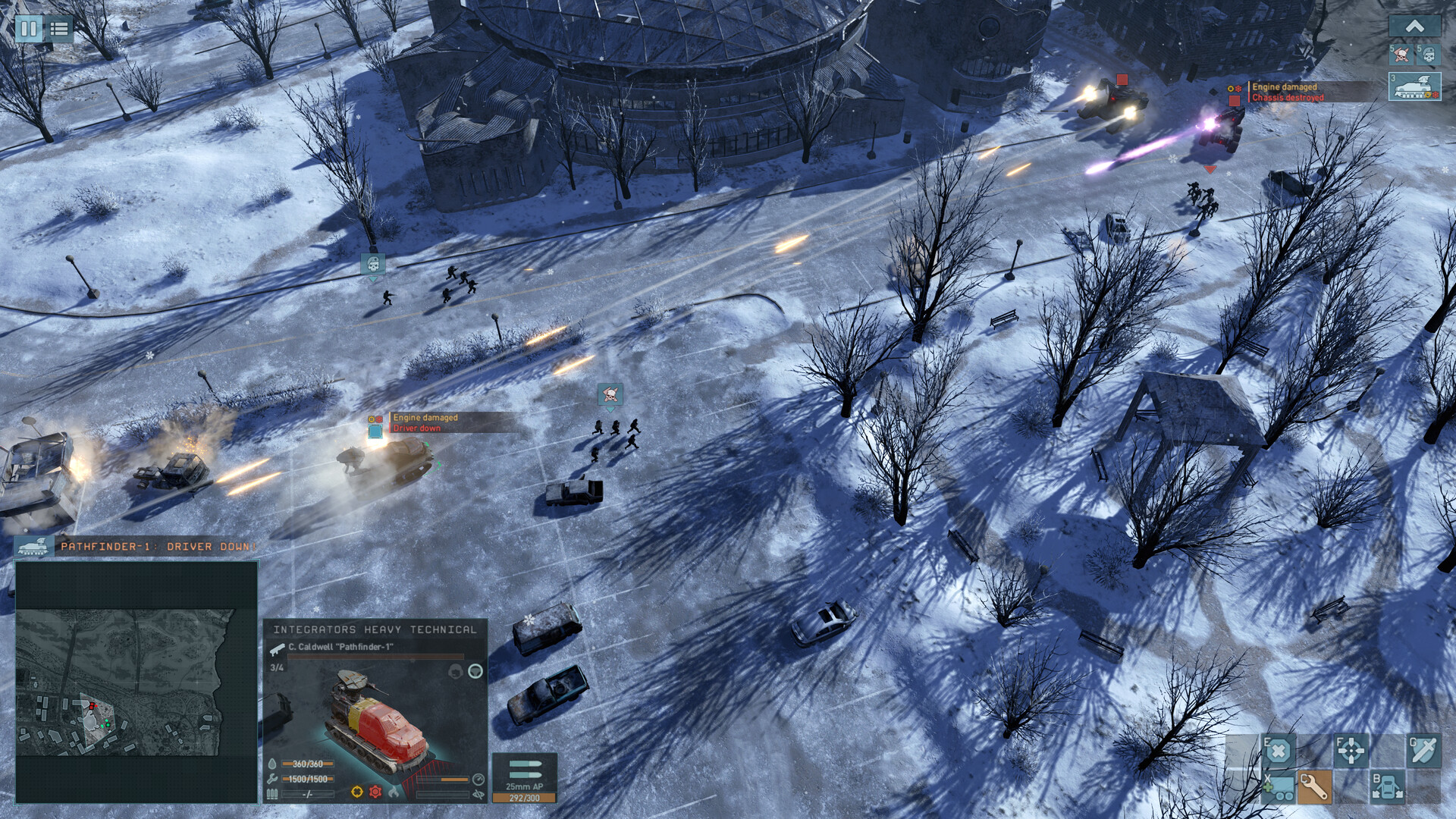Image resolution: width=1456 pixels, height=819 pixels.
Task: Adjust the 1500/1500 durability bar
Action: click(307, 778)
